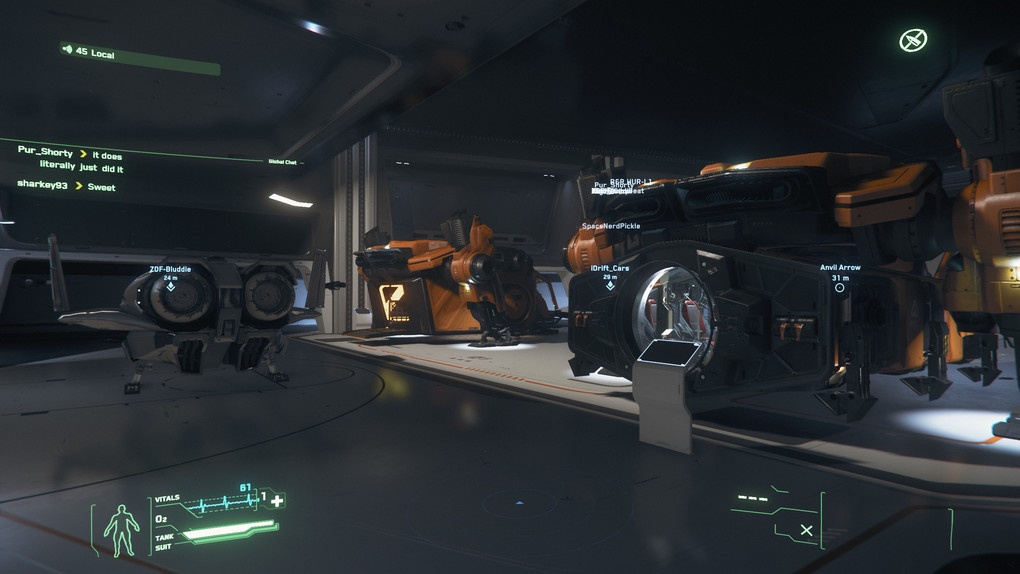Click the no-weapons armistice zone icon
Image resolution: width=1020 pixels, height=574 pixels.
pos(912,40)
